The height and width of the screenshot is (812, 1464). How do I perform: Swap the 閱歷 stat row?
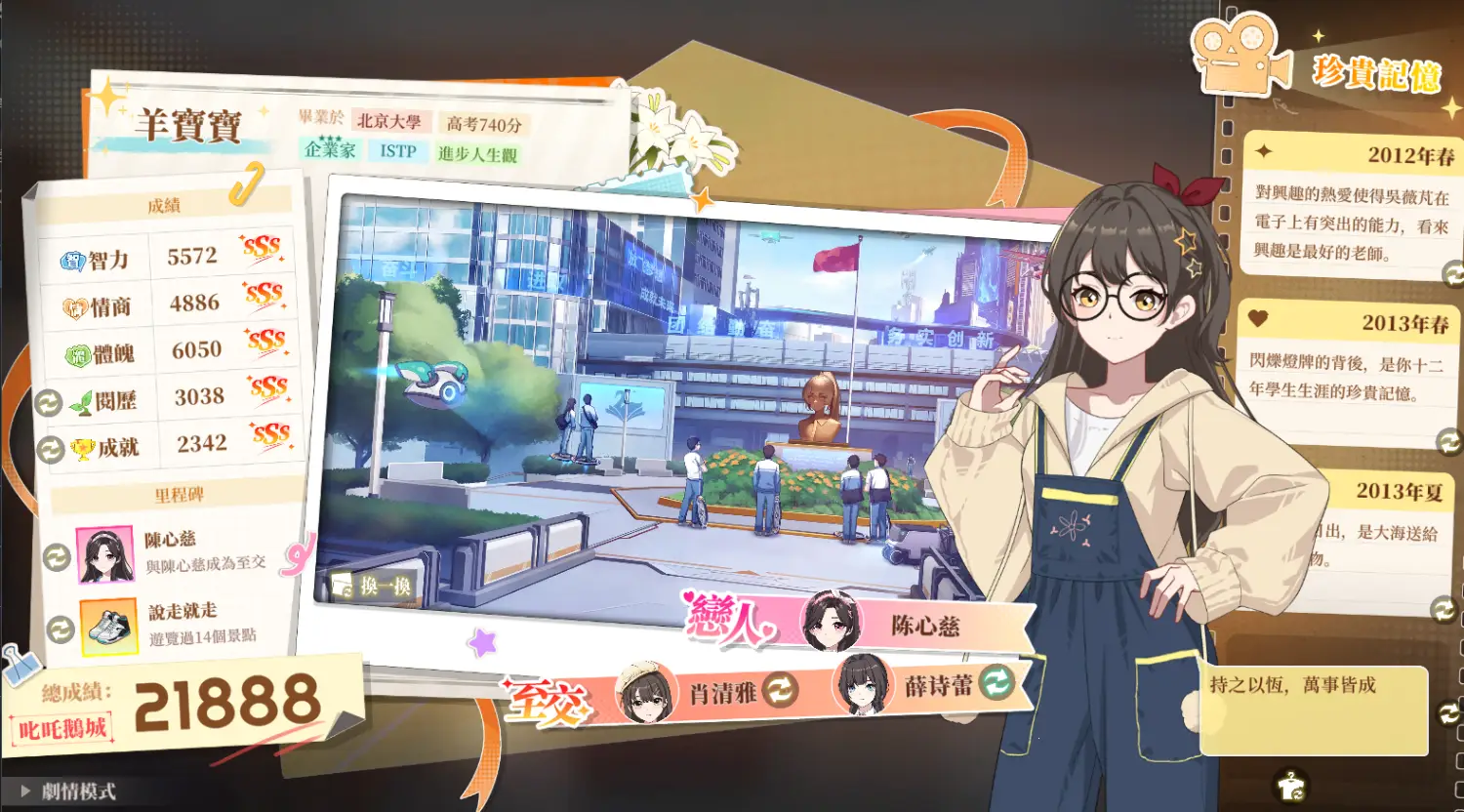point(48,402)
